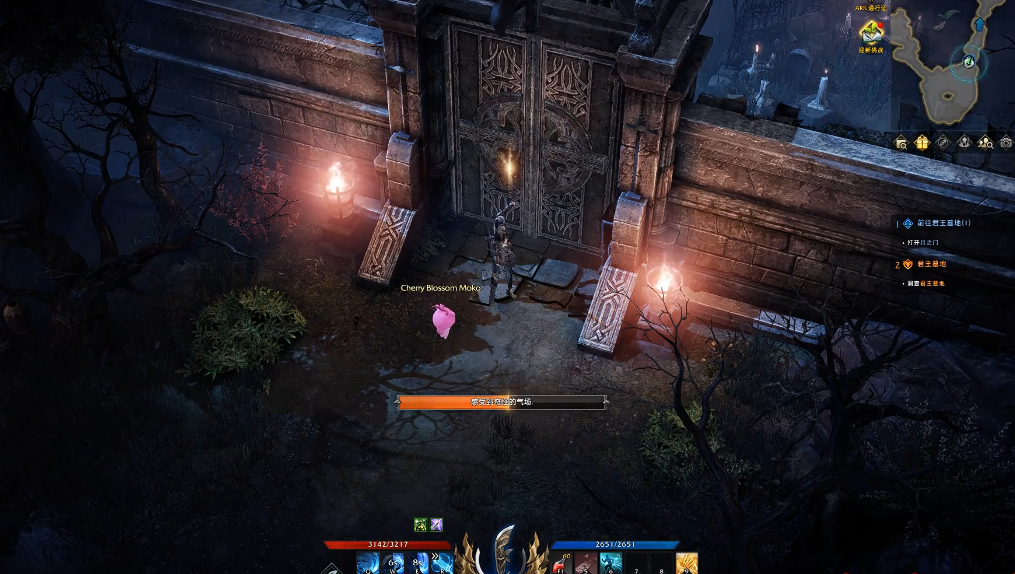Click the camera icon below minimap
This screenshot has width=1015, height=574.
(1004, 143)
